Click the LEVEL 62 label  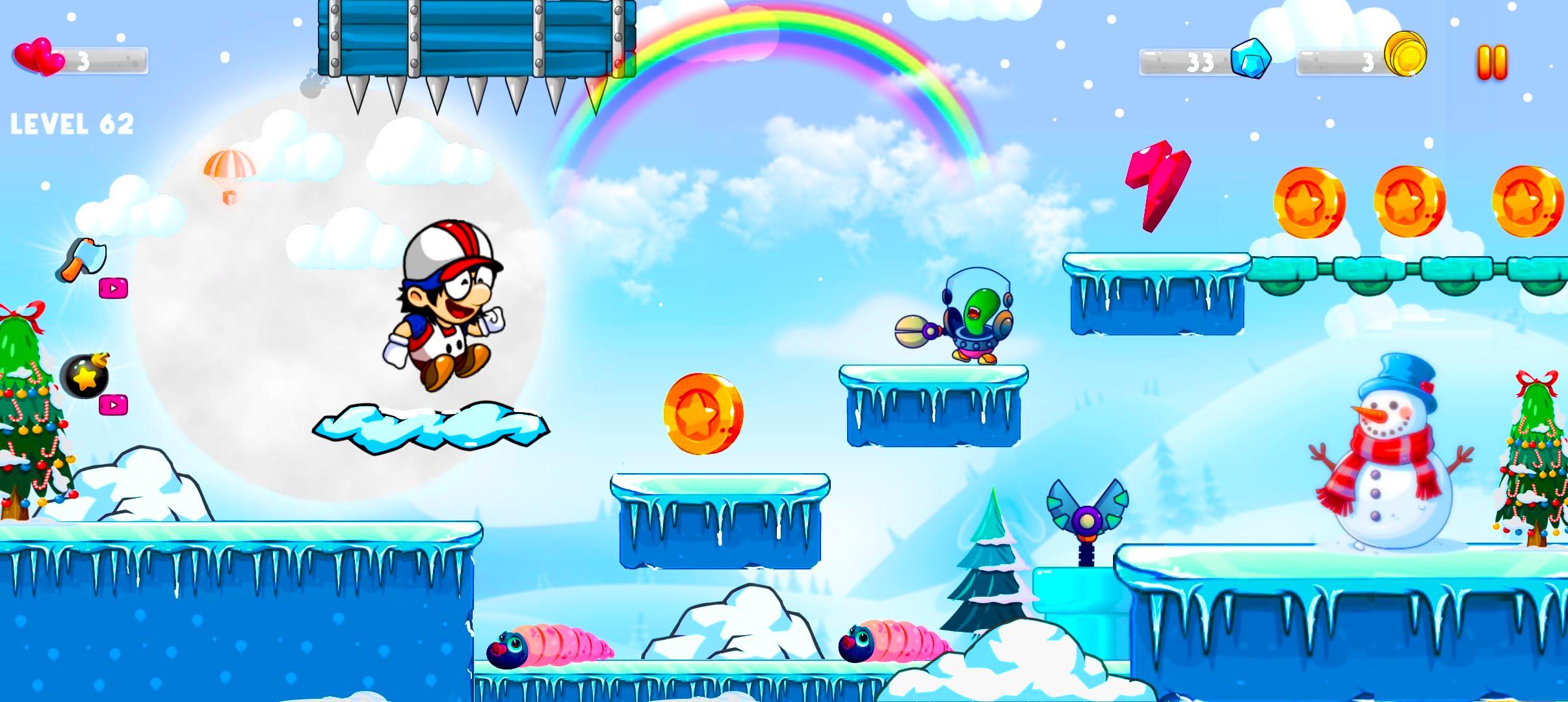pyautogui.click(x=73, y=120)
